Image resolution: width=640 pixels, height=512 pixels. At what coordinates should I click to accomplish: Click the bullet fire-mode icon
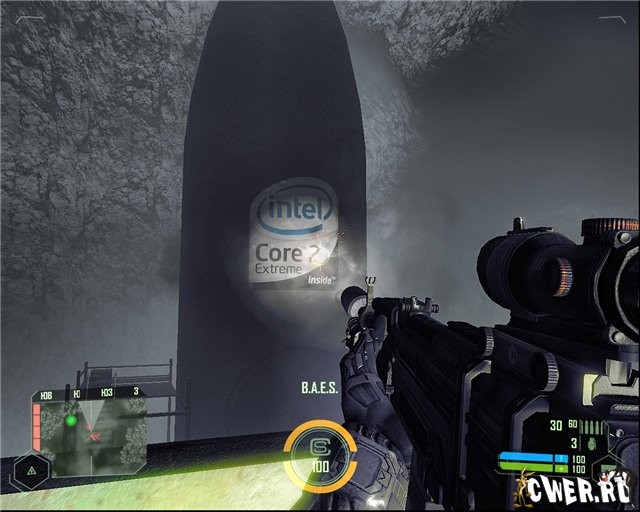pyautogui.click(x=591, y=426)
